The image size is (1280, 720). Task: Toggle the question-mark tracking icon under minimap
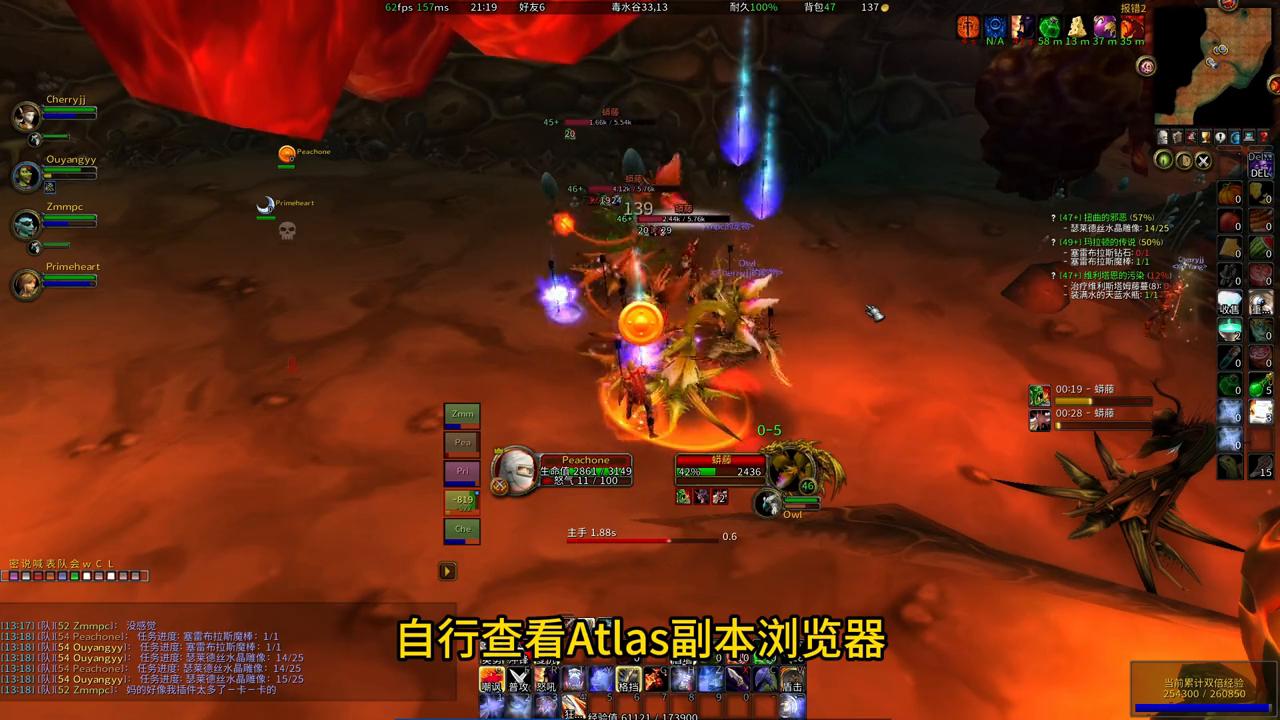[x=1263, y=135]
